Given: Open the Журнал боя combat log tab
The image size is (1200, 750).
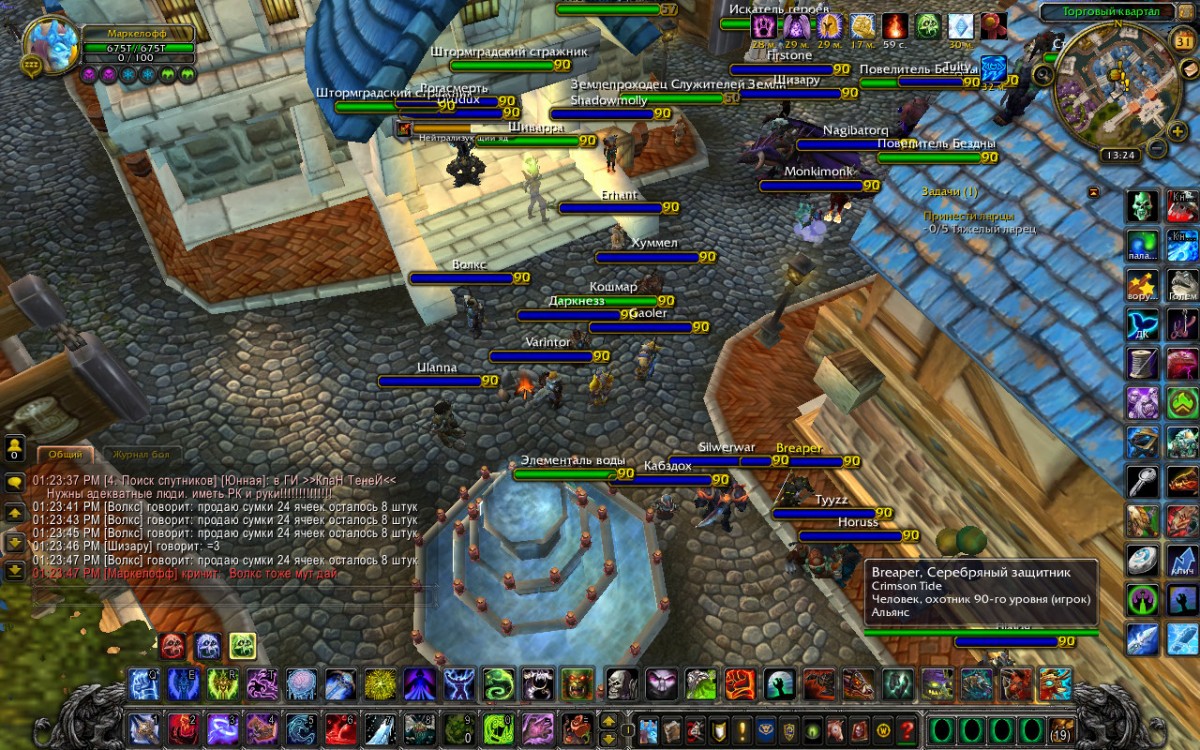Looking at the screenshot, I should coord(141,454).
